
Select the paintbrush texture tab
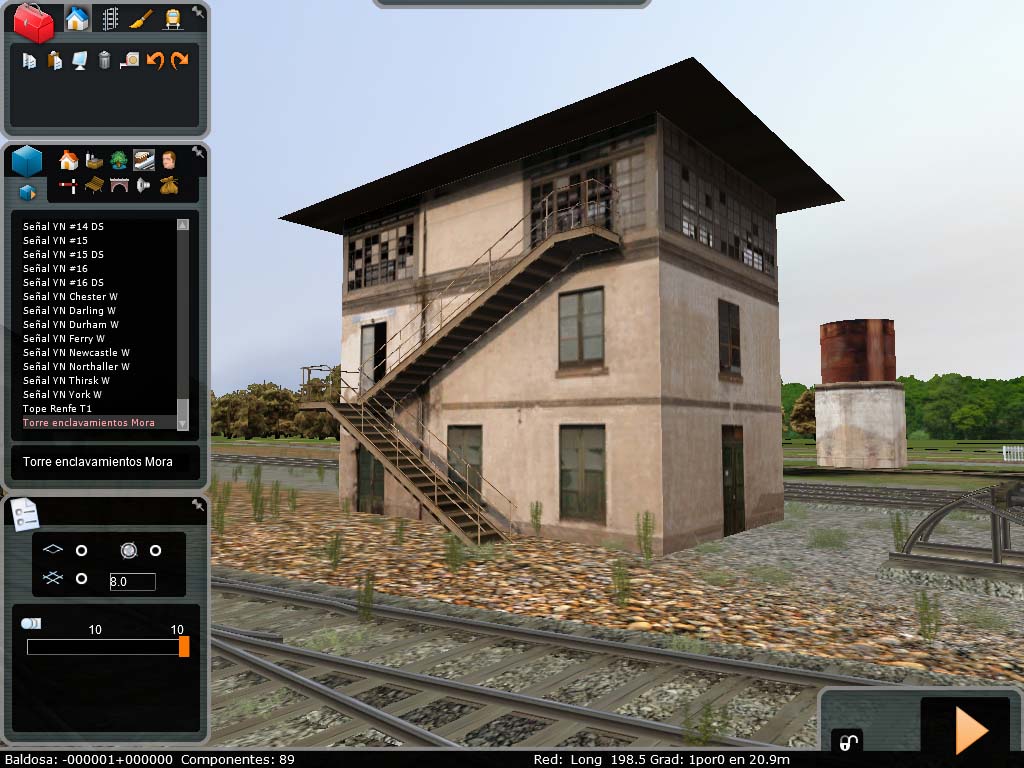[141, 19]
